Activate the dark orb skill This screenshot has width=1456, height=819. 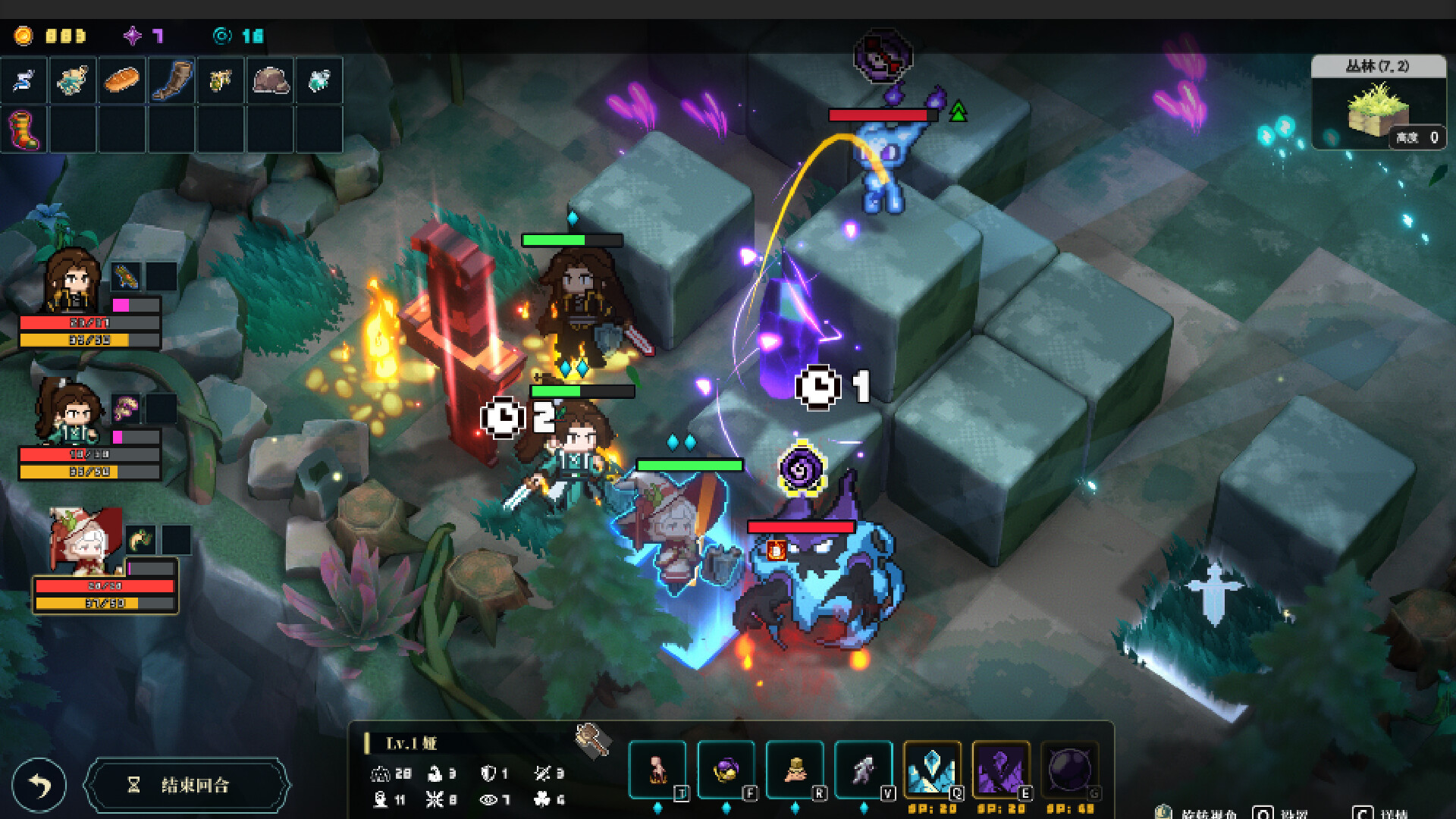pos(1069,769)
